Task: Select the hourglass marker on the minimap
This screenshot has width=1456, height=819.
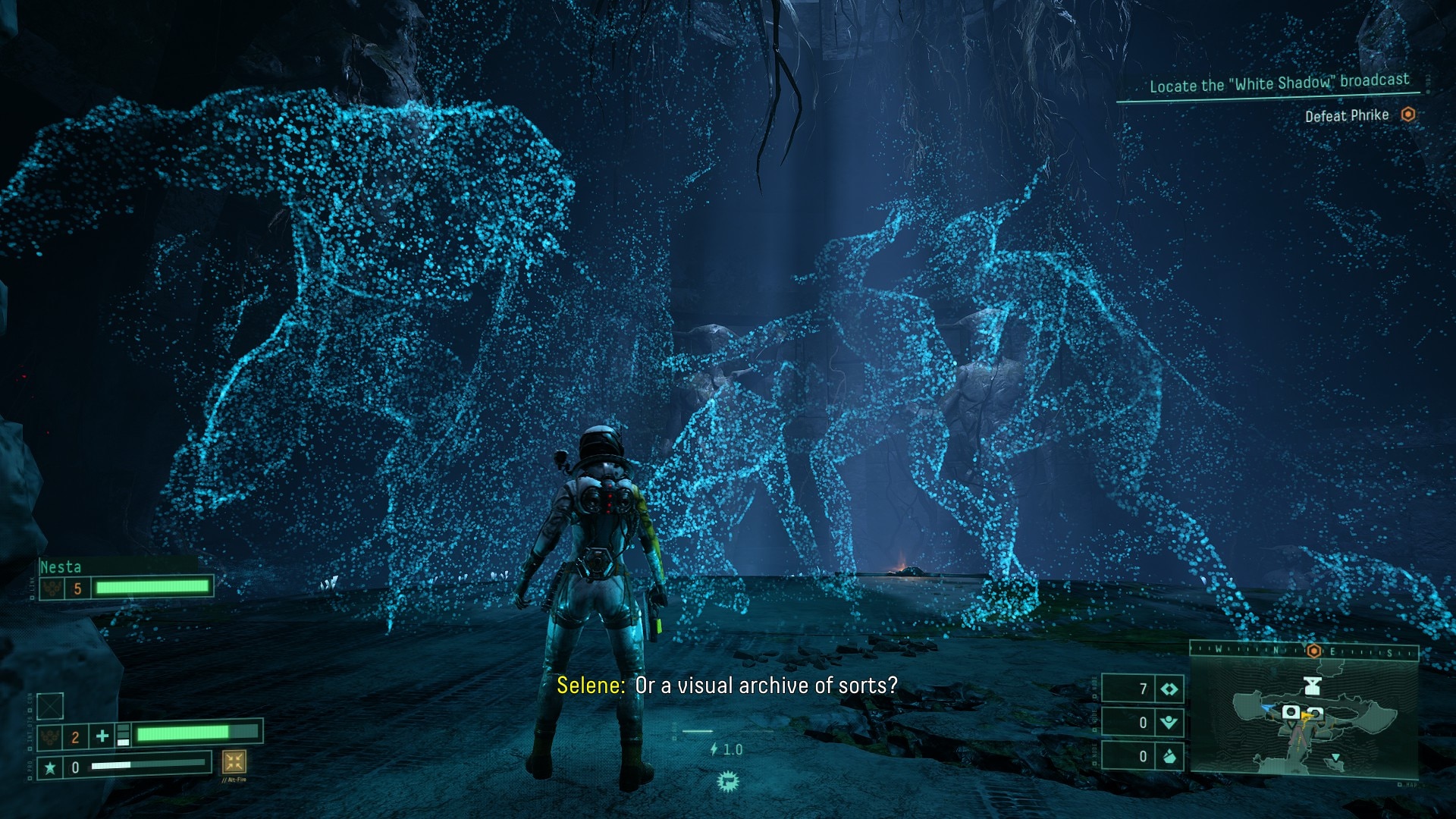Action: pyautogui.click(x=1313, y=686)
